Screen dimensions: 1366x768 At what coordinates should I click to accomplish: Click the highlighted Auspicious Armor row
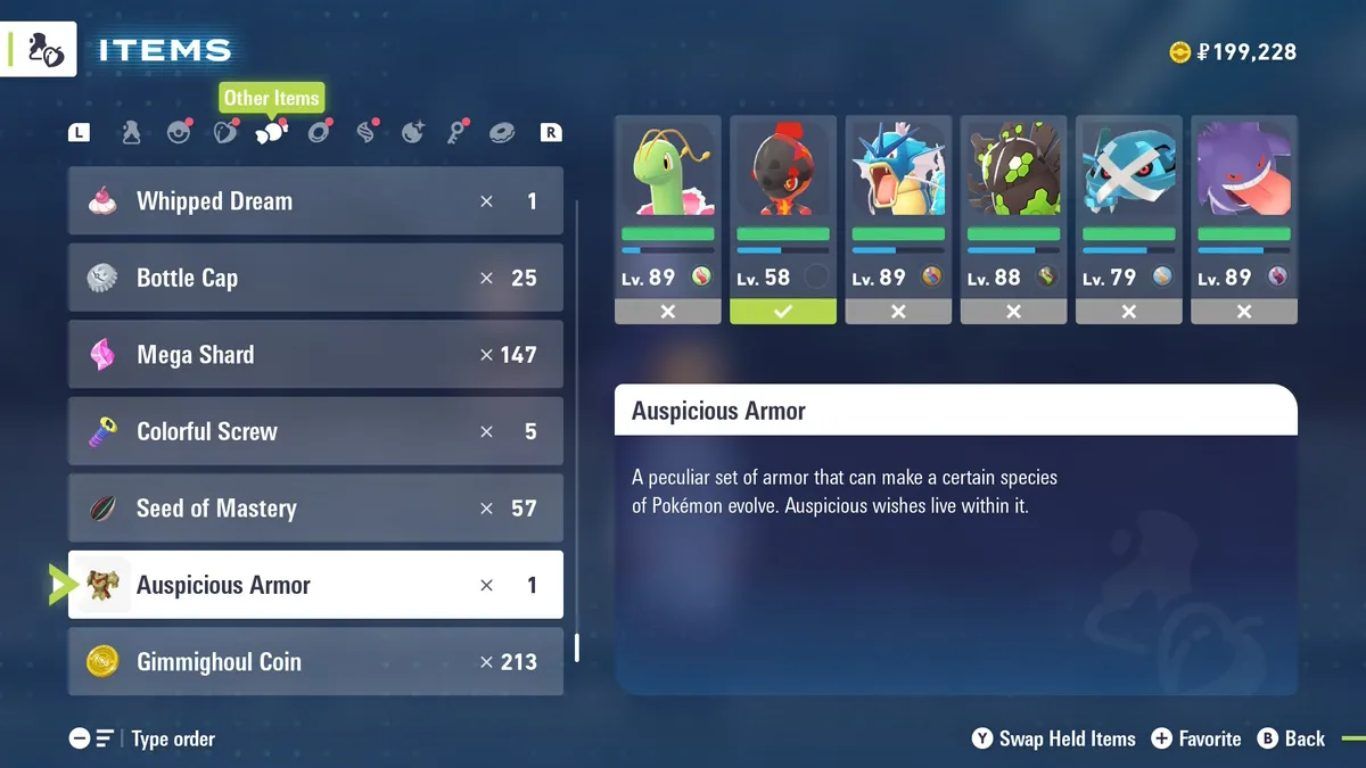315,585
